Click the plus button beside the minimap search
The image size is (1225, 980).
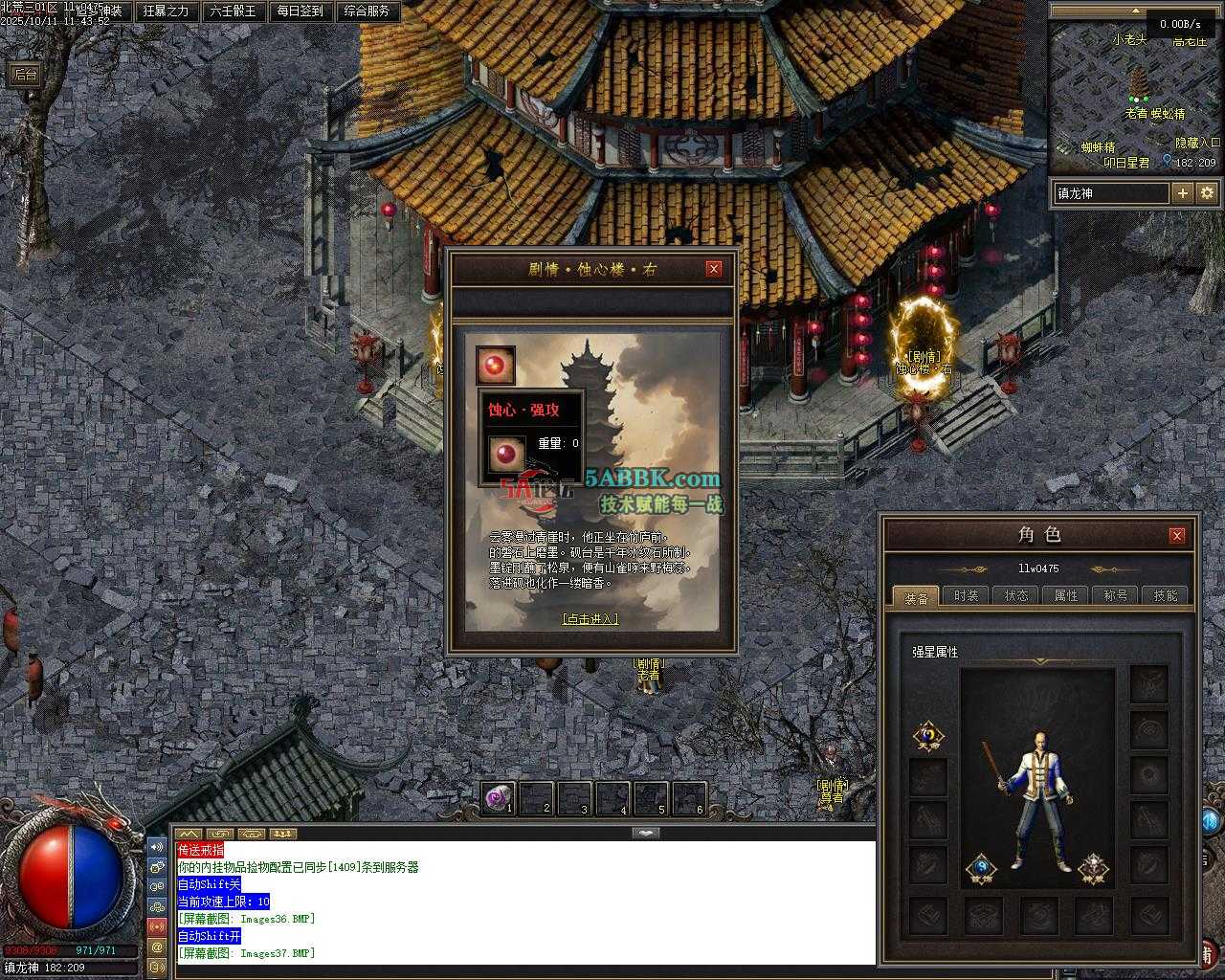coord(1183,193)
